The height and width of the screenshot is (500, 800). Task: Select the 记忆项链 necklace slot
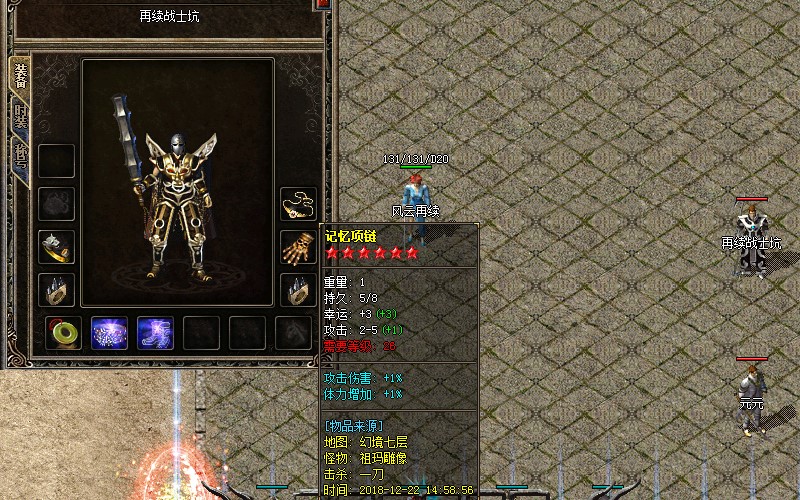298,203
